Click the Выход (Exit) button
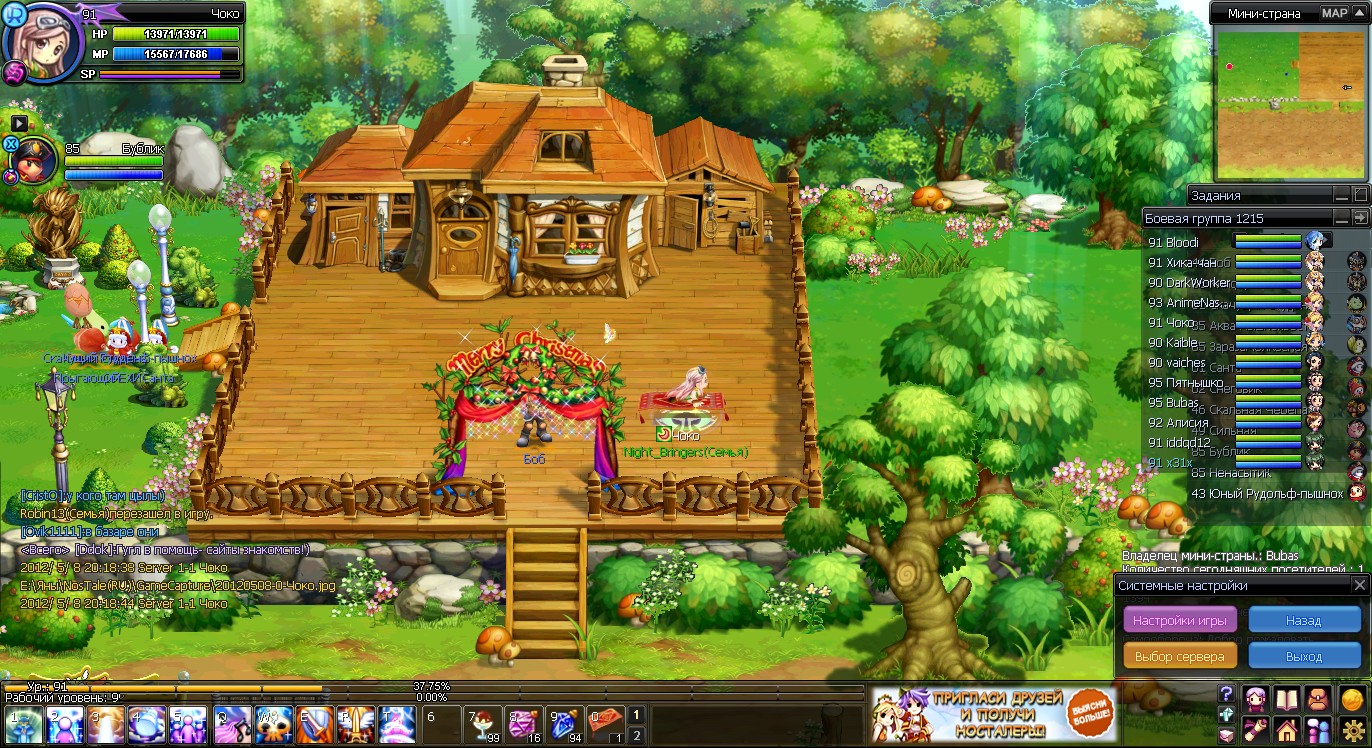 click(1303, 656)
